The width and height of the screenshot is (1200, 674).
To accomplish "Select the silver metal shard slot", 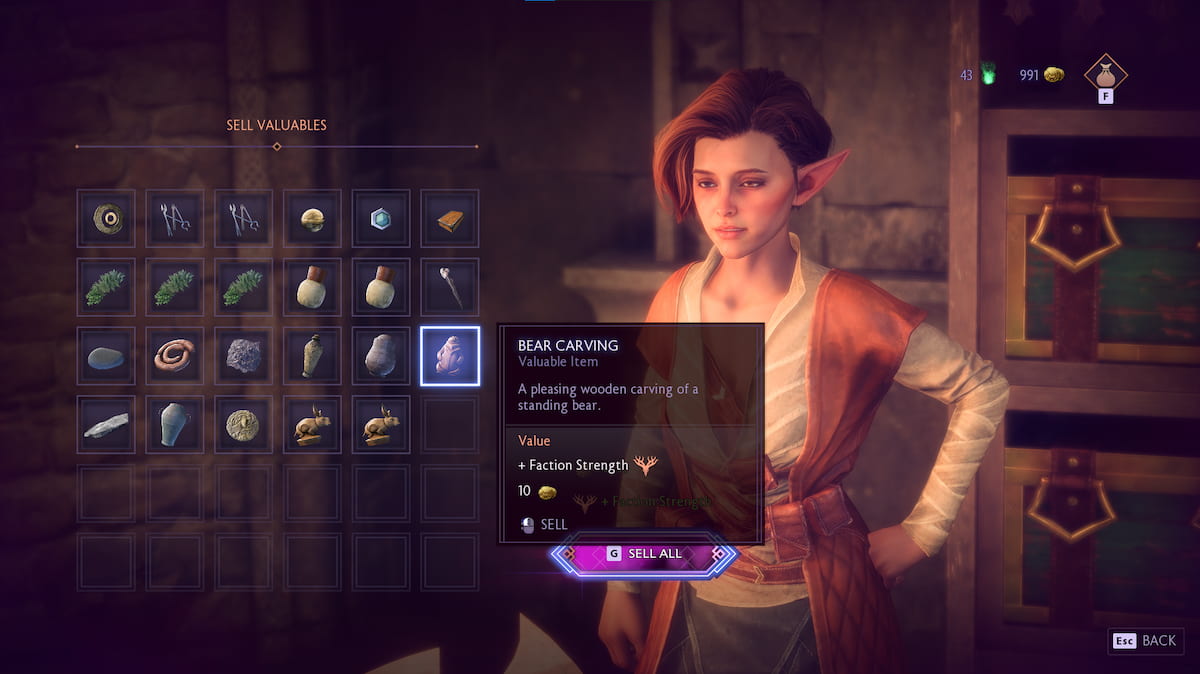I will click(x=106, y=425).
